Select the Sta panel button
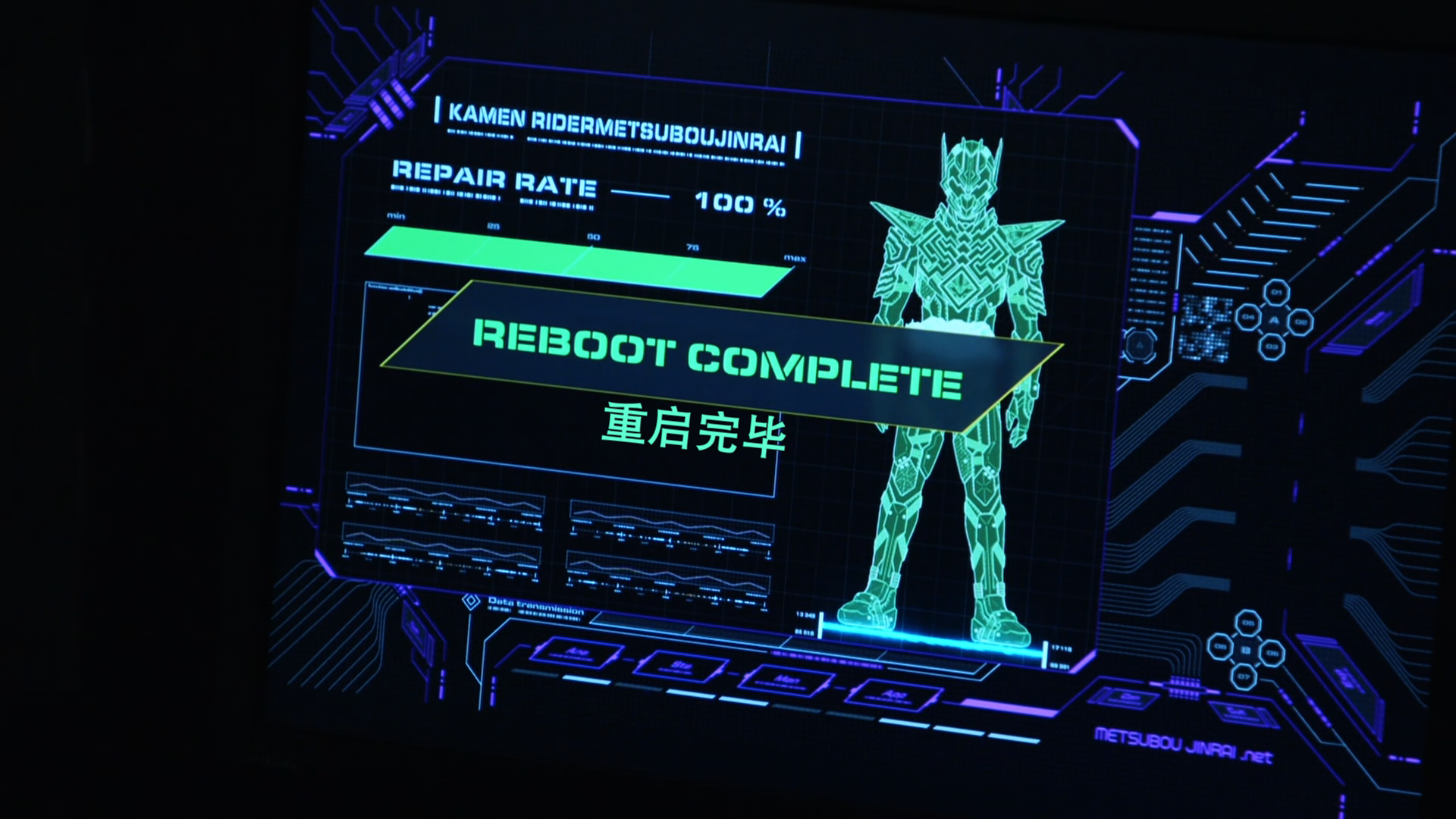Screen dimensions: 1456x819 pos(681,667)
